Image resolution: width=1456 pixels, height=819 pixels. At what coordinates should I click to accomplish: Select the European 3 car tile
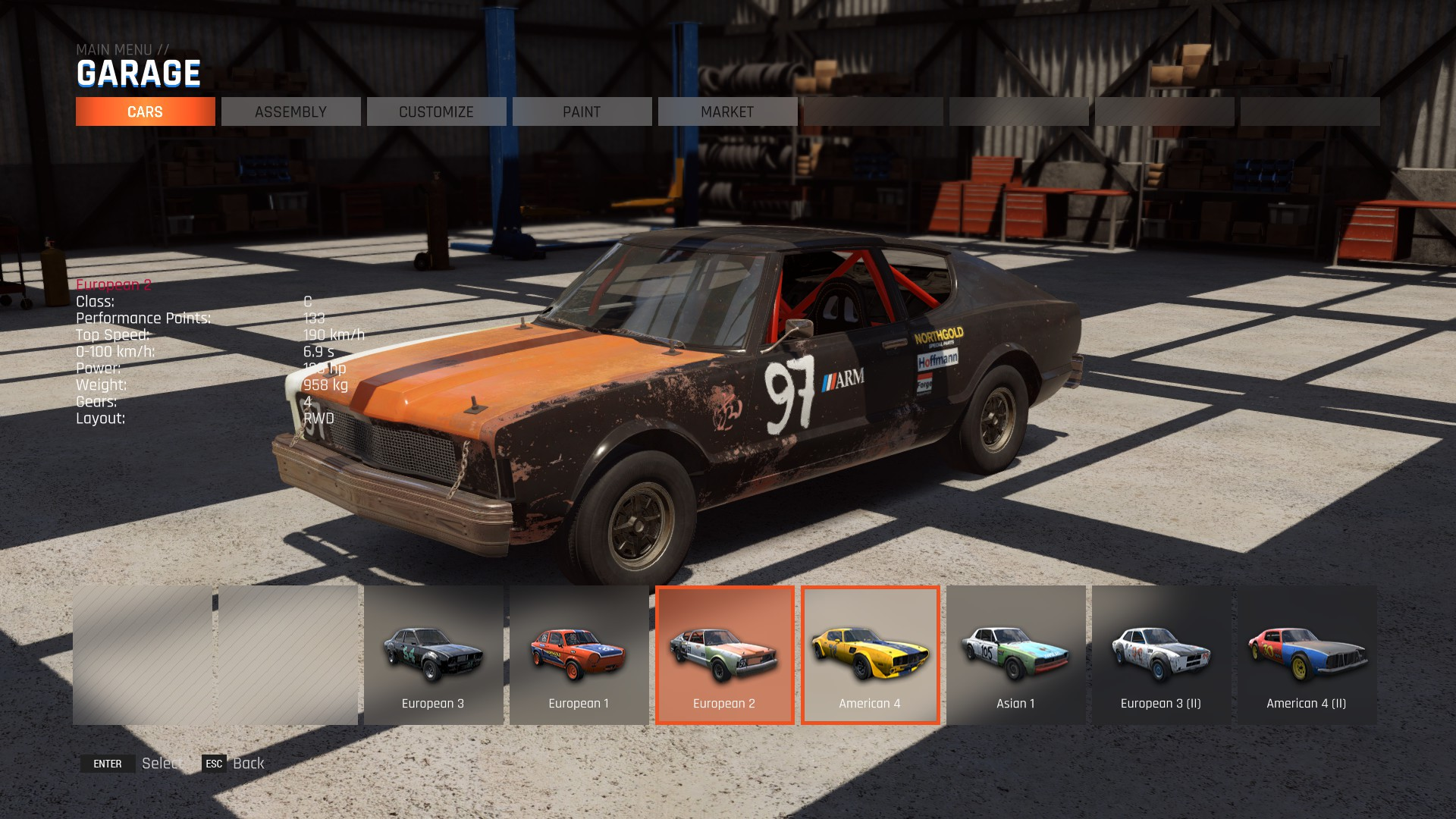coord(433,655)
